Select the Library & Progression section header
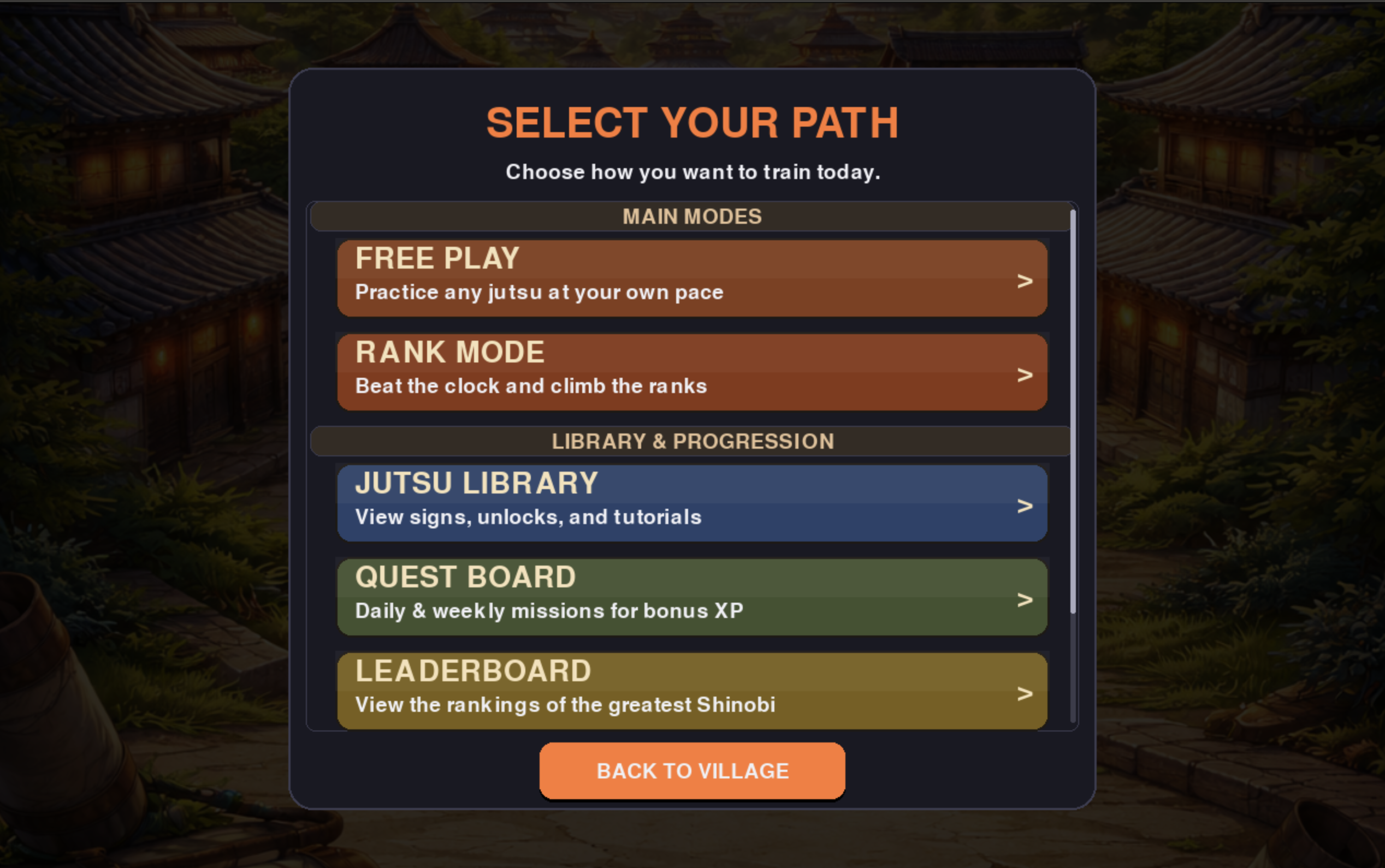This screenshot has width=1385, height=868. tap(691, 441)
